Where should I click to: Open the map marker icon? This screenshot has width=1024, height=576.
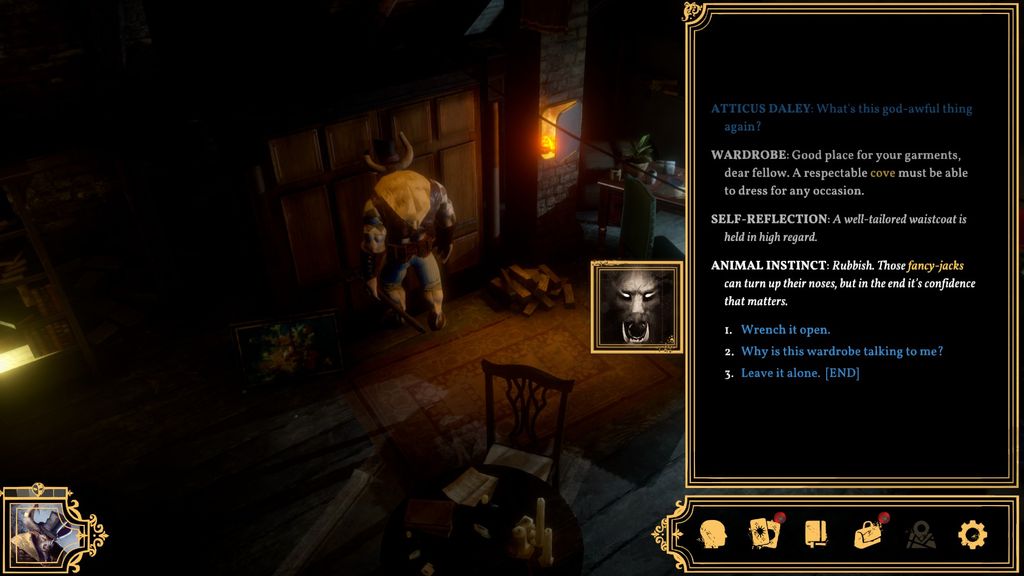tap(920, 534)
